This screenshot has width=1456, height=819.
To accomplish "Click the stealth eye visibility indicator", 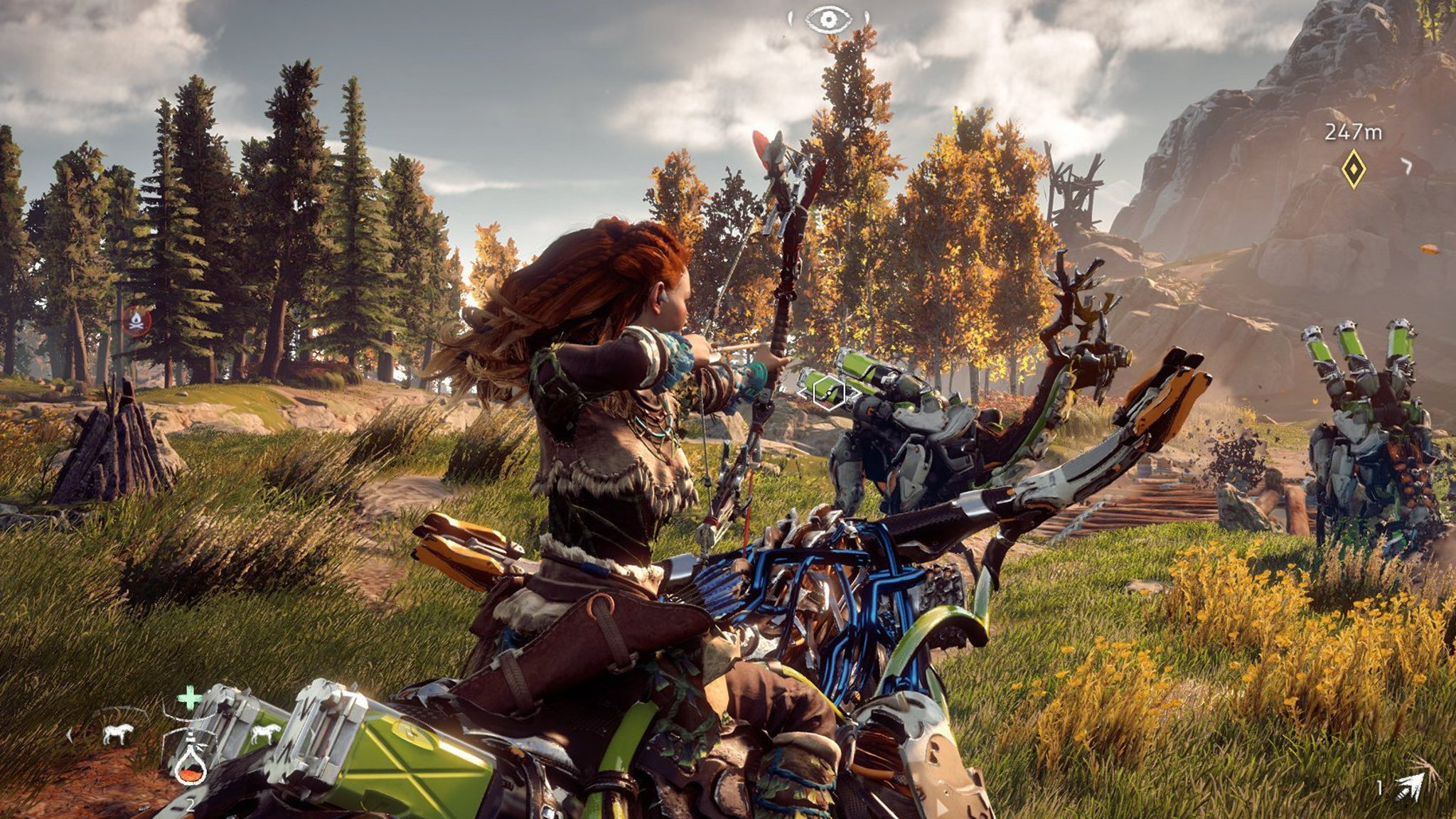I will click(x=828, y=19).
